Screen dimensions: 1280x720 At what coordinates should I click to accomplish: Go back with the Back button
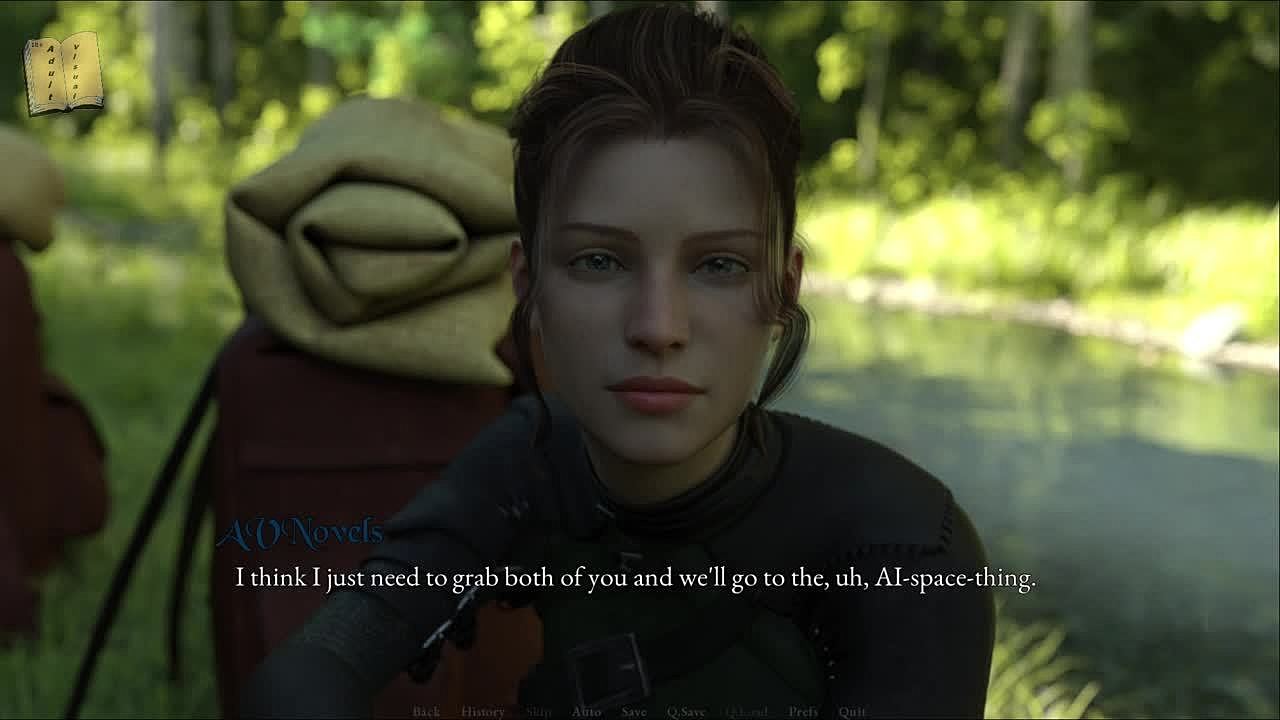pyautogui.click(x=426, y=712)
